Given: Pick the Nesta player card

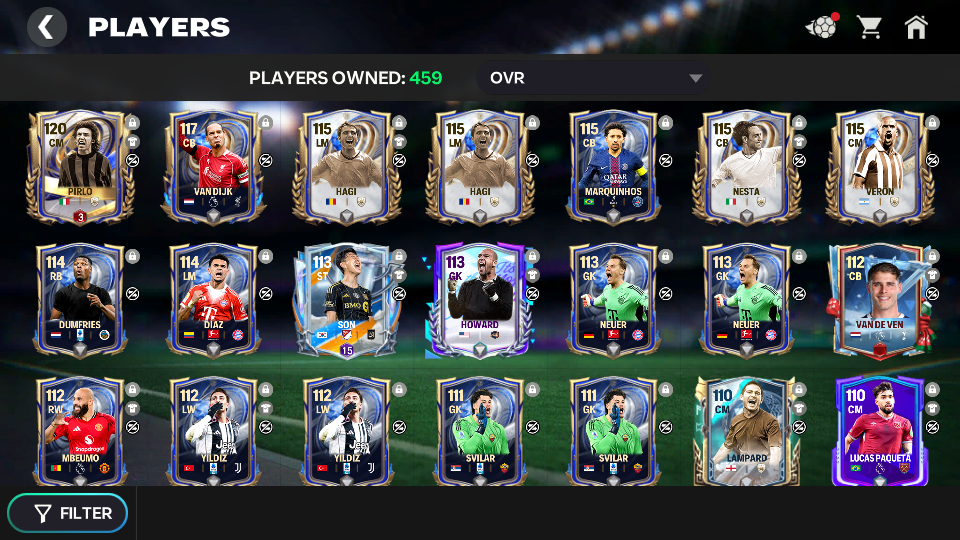Looking at the screenshot, I should (x=744, y=166).
